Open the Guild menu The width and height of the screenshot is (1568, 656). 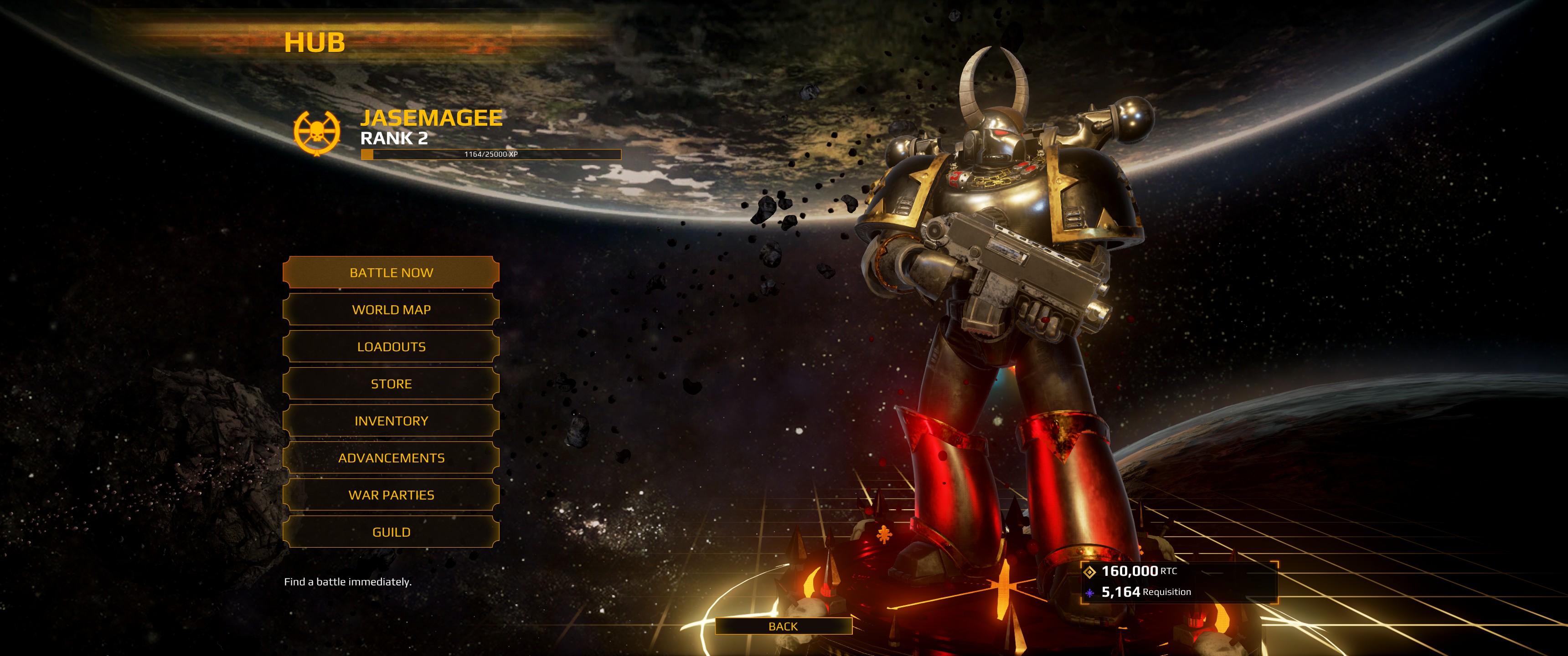[391, 533]
